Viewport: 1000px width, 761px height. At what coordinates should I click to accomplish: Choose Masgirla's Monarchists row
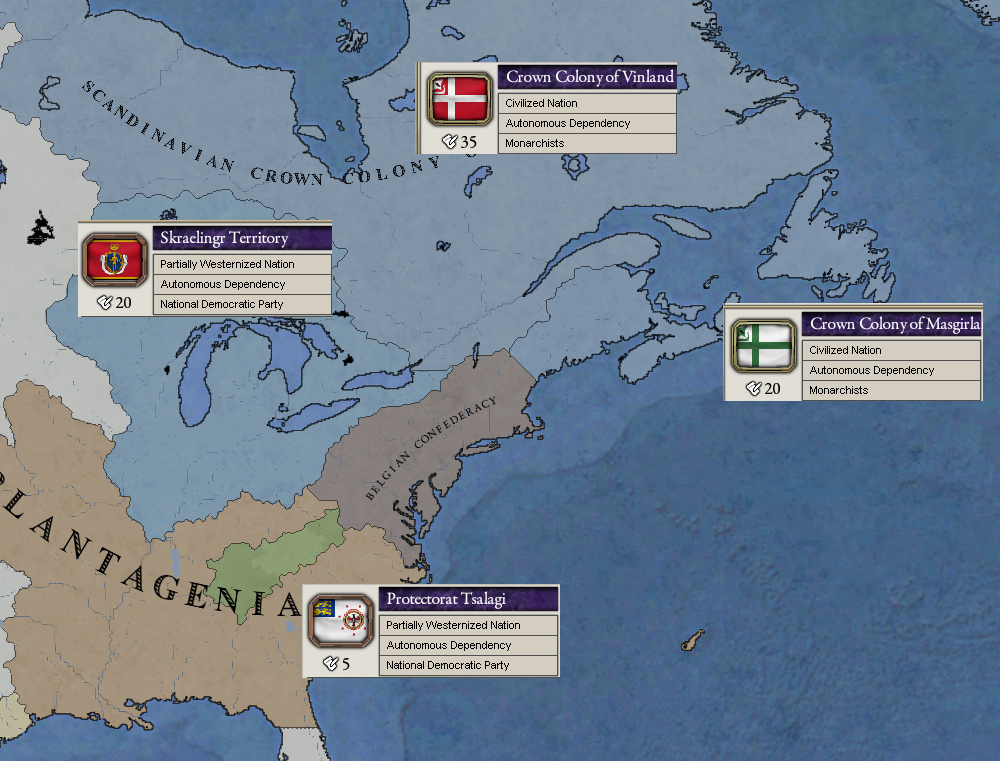point(892,390)
